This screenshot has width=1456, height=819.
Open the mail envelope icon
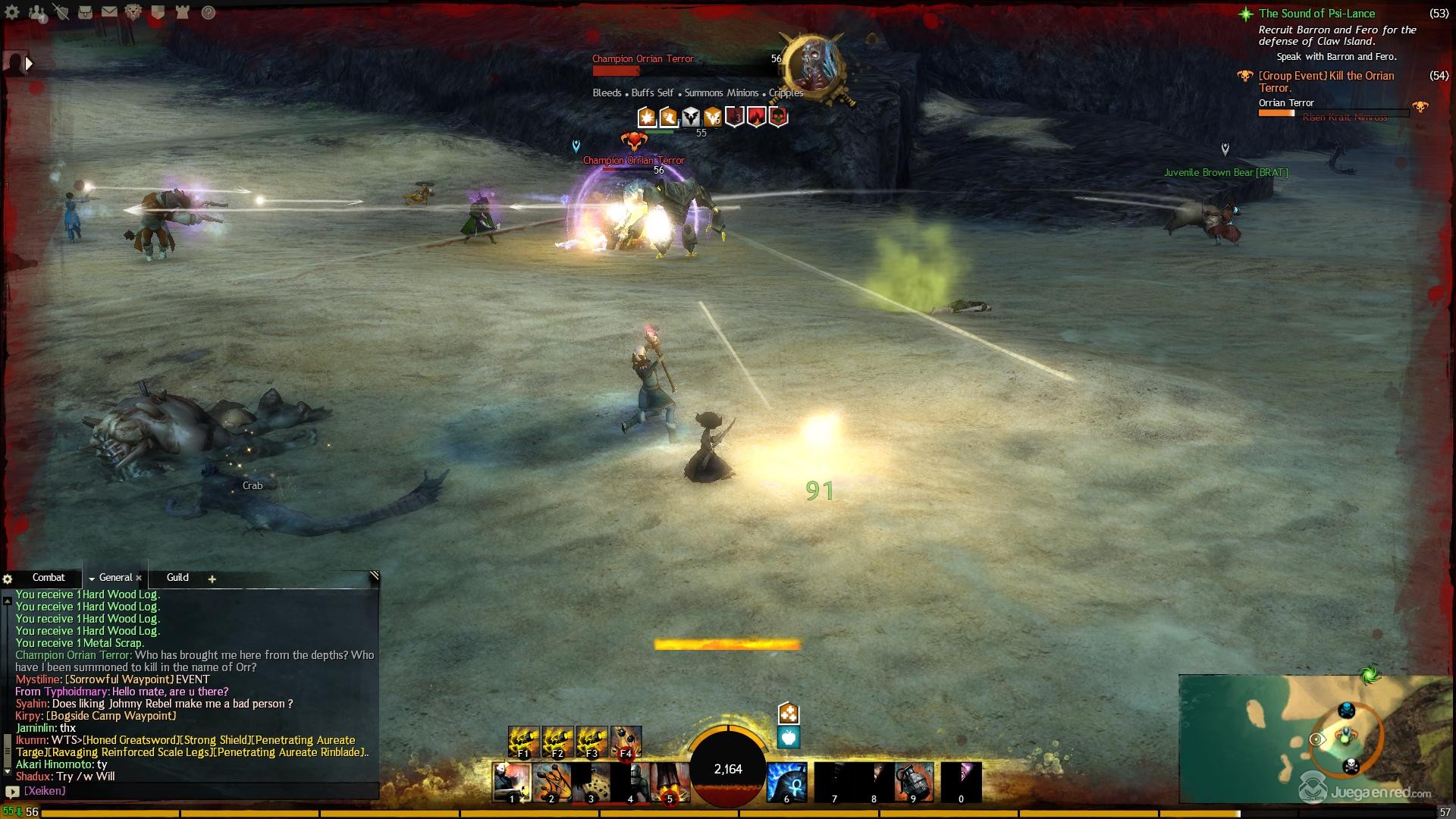tap(109, 12)
